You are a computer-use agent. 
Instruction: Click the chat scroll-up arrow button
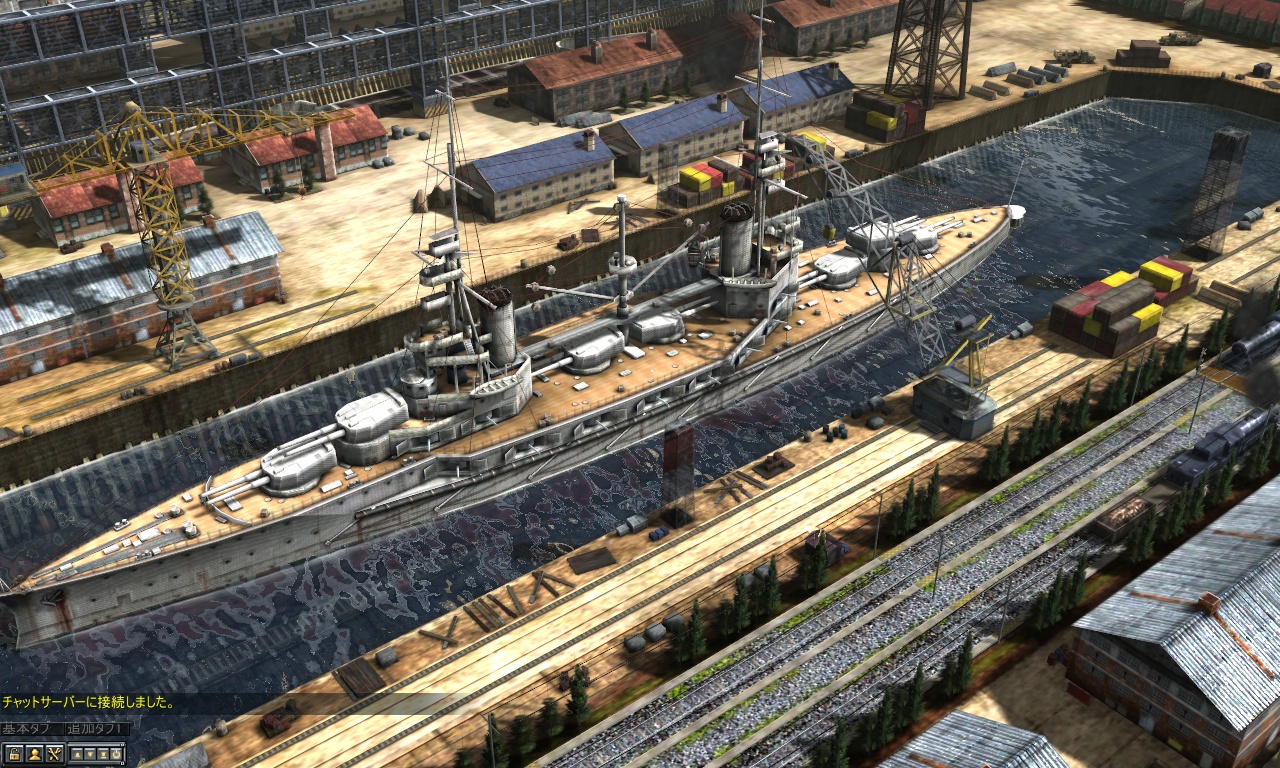[77, 754]
